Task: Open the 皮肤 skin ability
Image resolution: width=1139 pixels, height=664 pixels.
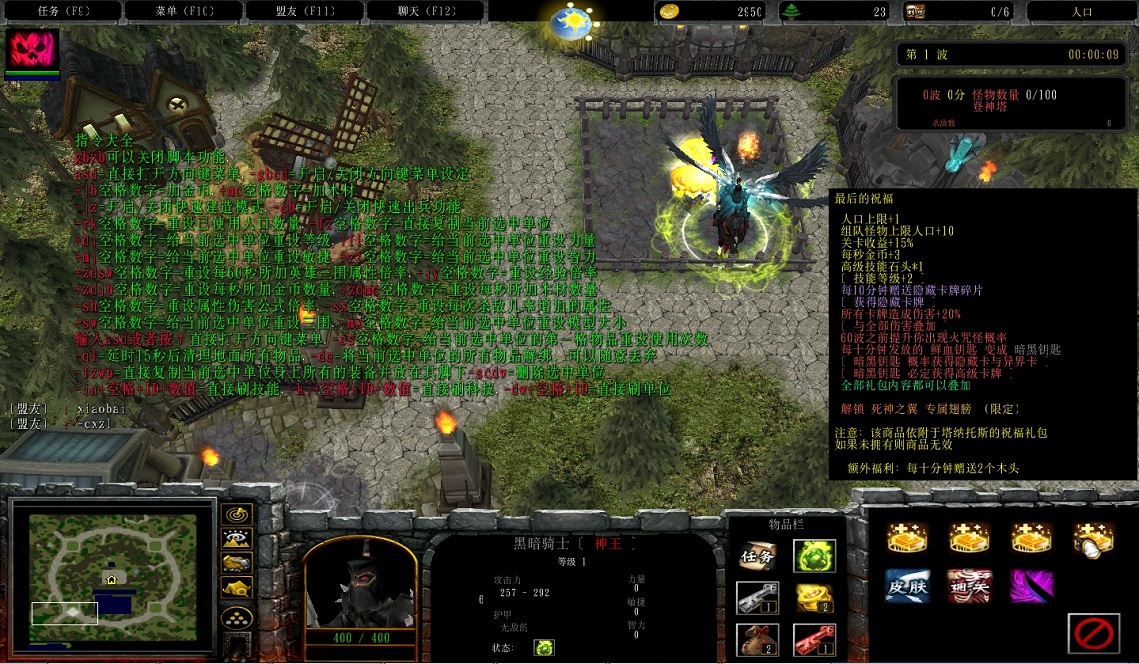Action: coord(907,586)
